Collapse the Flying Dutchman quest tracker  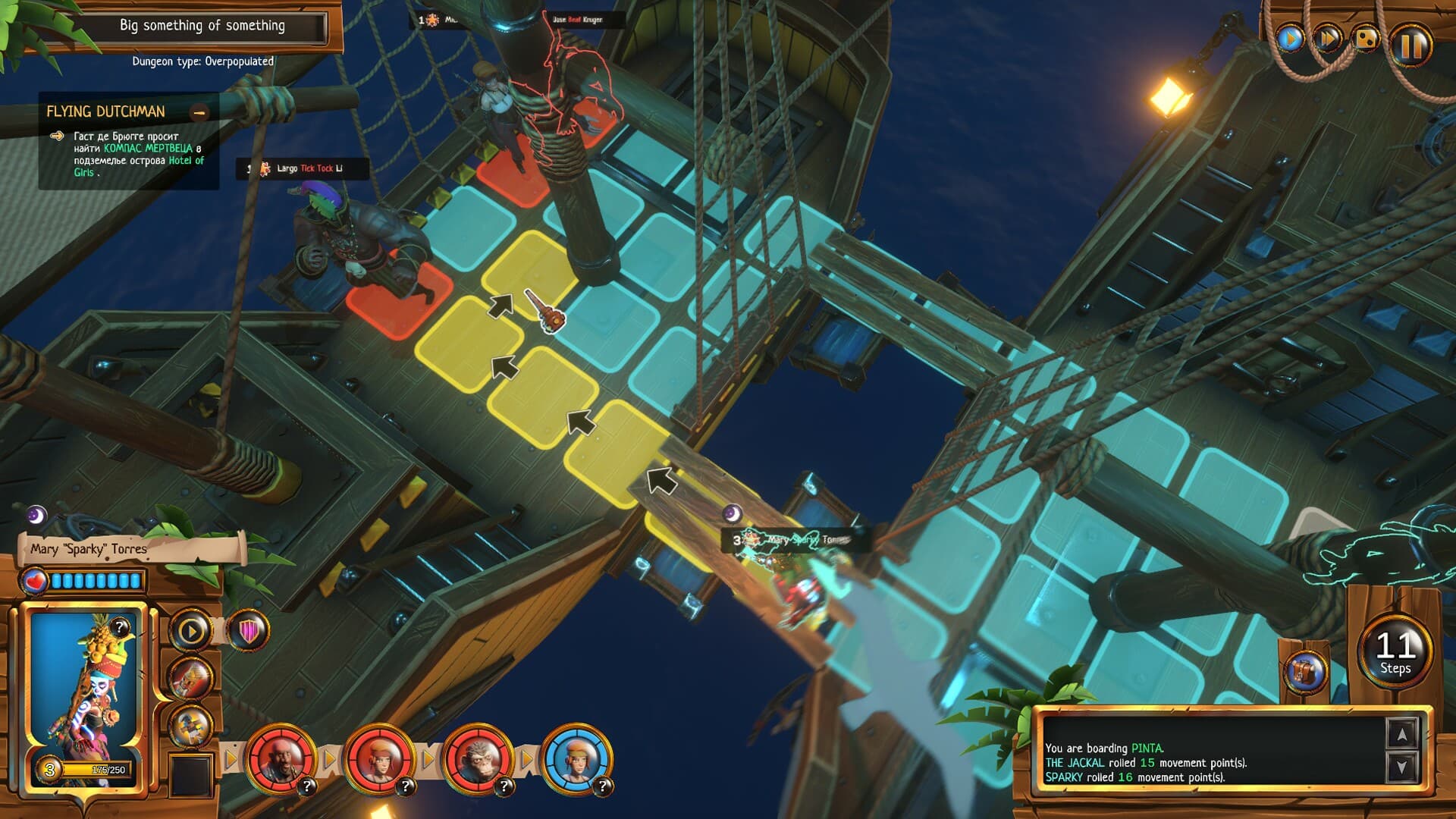coord(199,113)
